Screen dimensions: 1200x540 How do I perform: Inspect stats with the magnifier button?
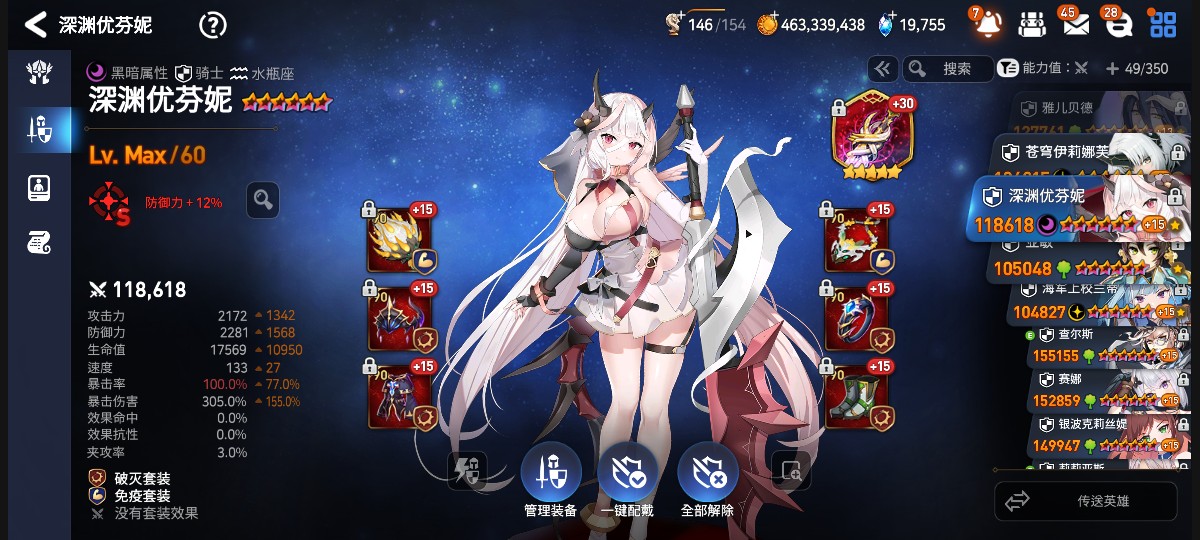[x=263, y=200]
